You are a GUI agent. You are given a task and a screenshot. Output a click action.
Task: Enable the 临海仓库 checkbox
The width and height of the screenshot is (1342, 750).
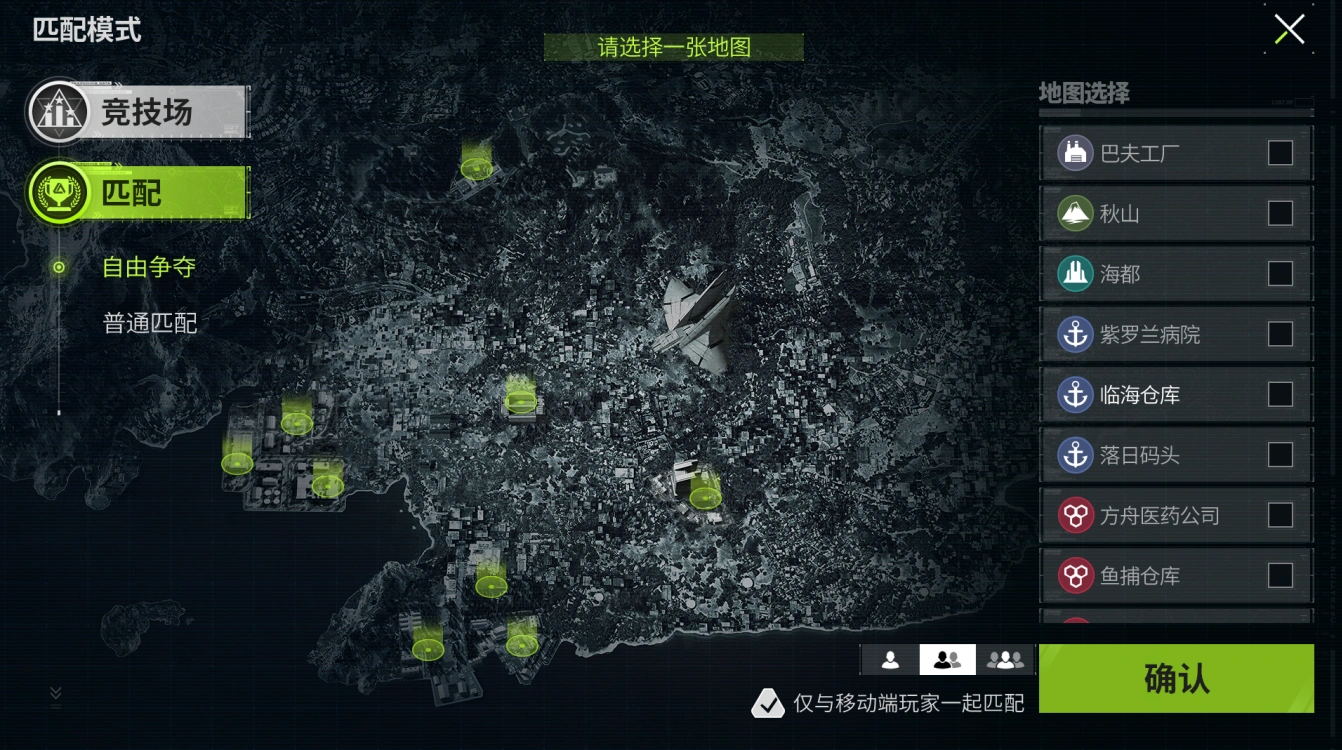coord(1283,394)
